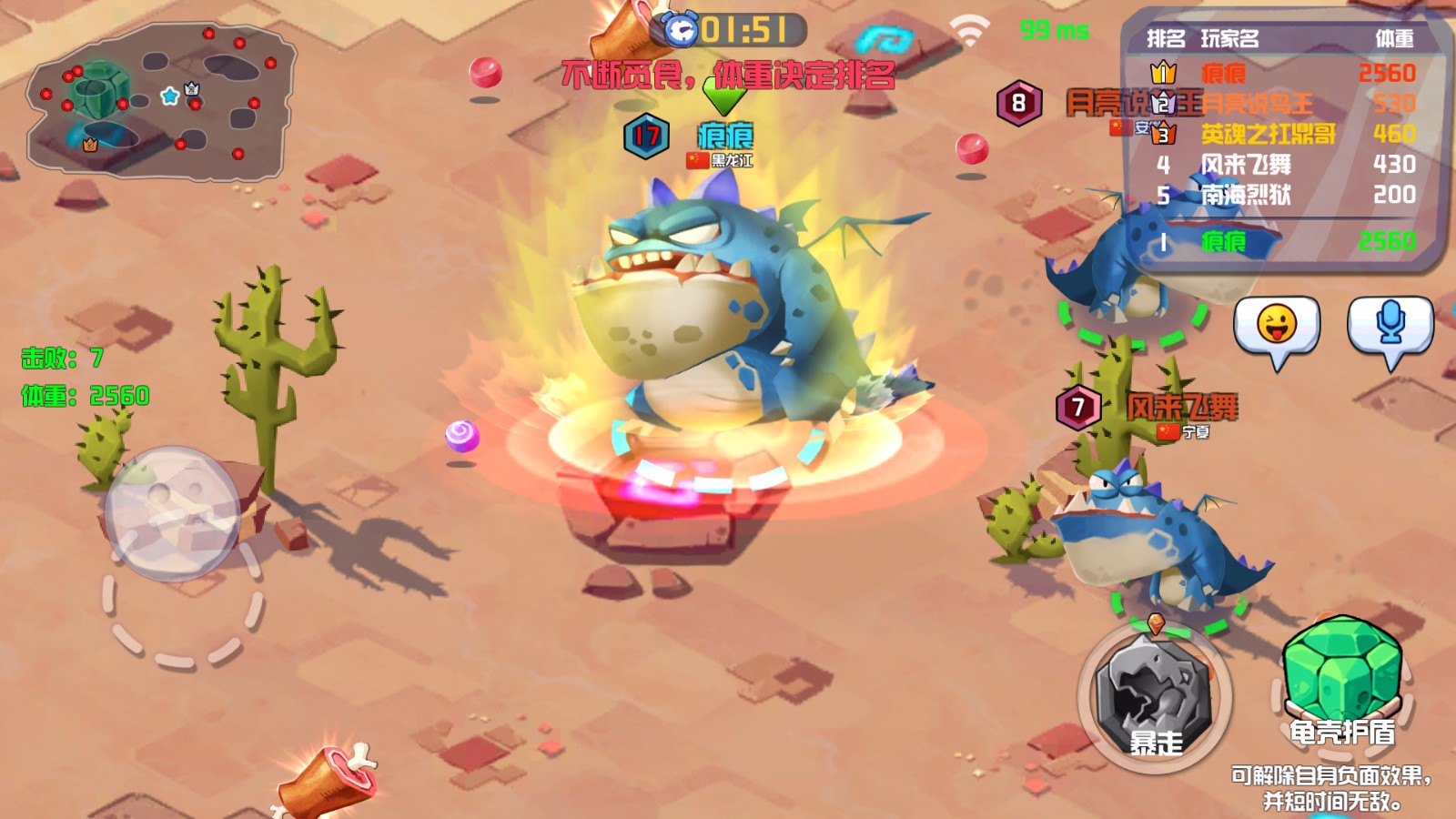Tap the virtual movement joystick
Image resolution: width=1456 pixels, height=819 pixels.
173,513
